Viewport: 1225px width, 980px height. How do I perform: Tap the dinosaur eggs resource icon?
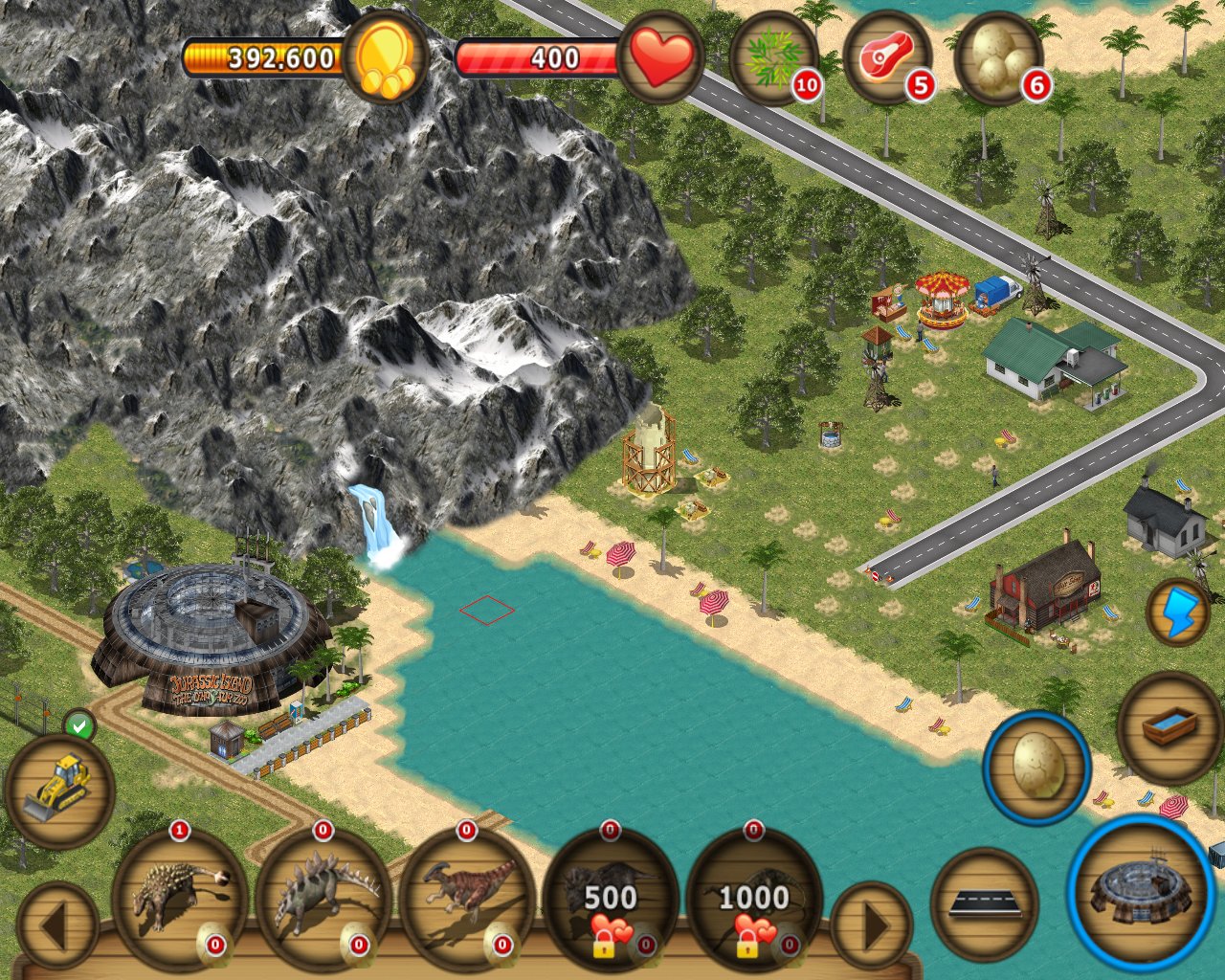[1000, 58]
